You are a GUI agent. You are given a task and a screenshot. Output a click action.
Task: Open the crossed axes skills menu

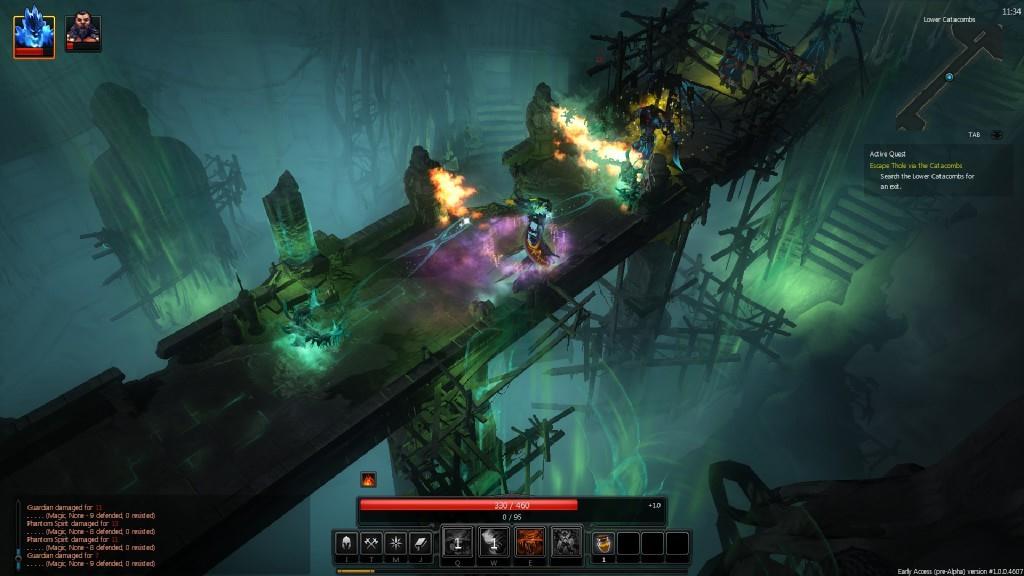coord(371,543)
